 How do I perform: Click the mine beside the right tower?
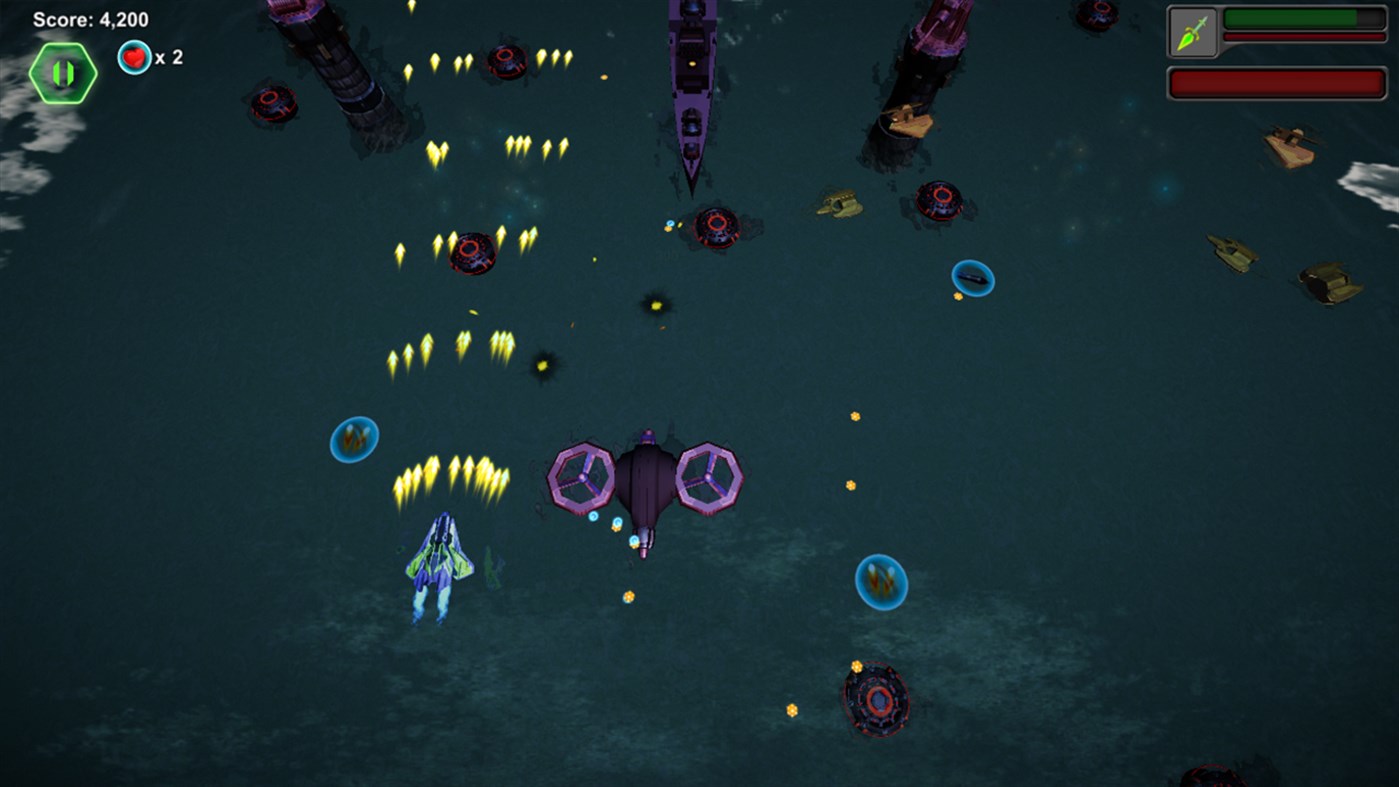pos(941,199)
